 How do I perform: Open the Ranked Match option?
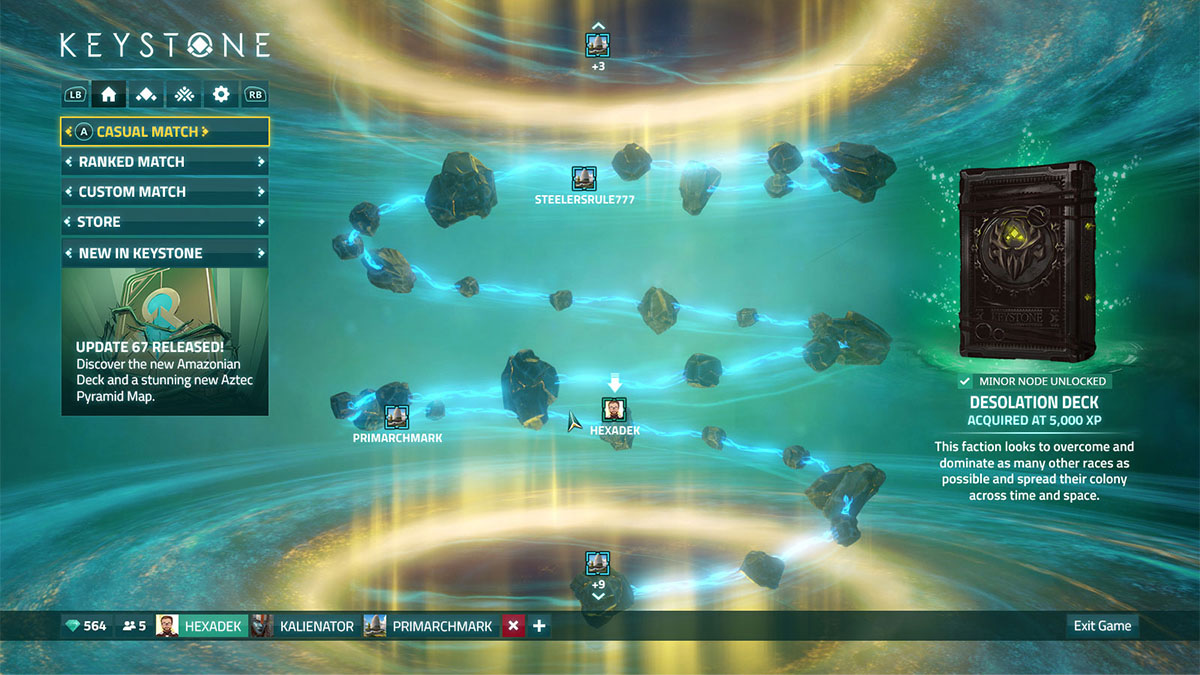[164, 161]
